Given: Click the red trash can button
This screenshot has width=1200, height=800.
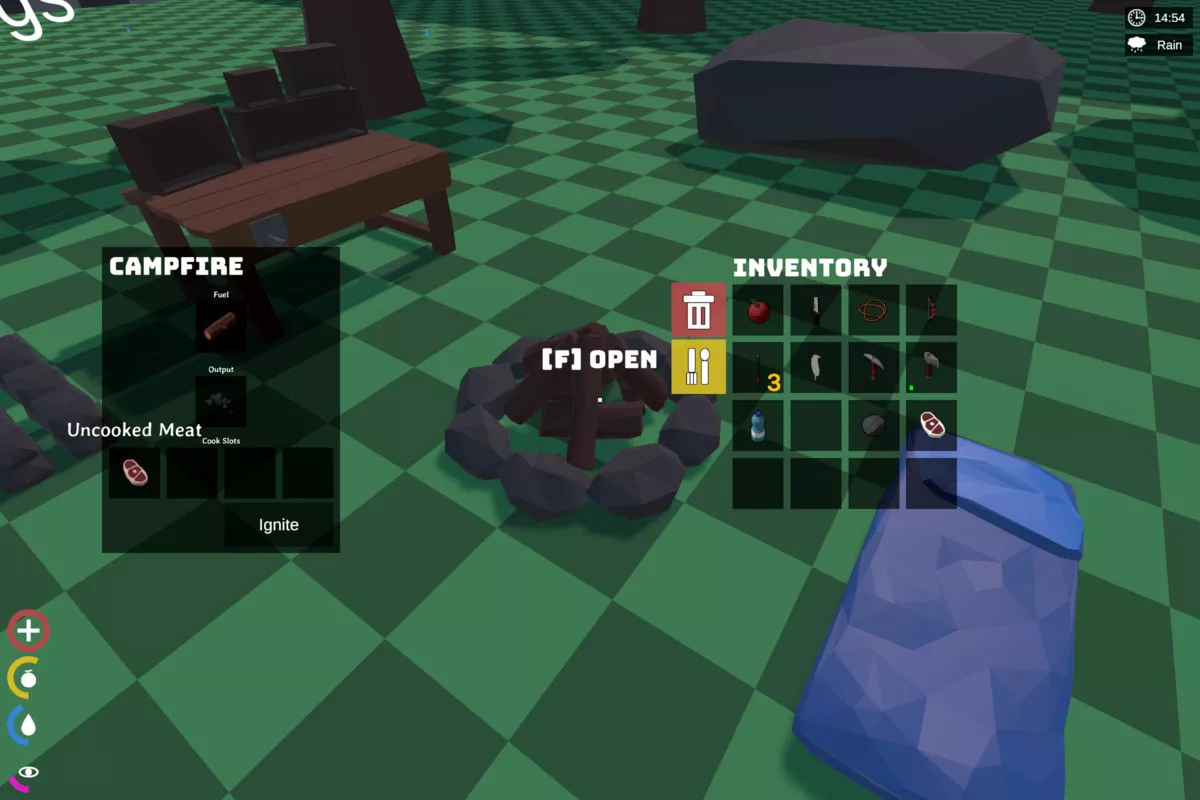Looking at the screenshot, I should [699, 309].
